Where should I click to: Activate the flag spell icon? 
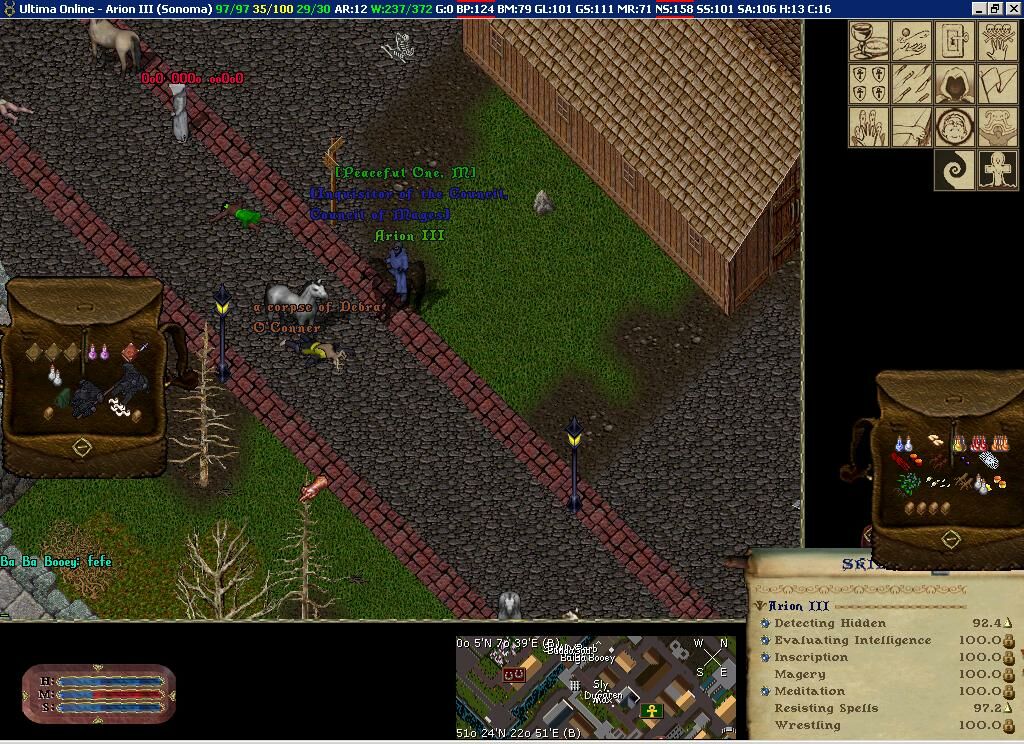pyautogui.click(x=998, y=84)
